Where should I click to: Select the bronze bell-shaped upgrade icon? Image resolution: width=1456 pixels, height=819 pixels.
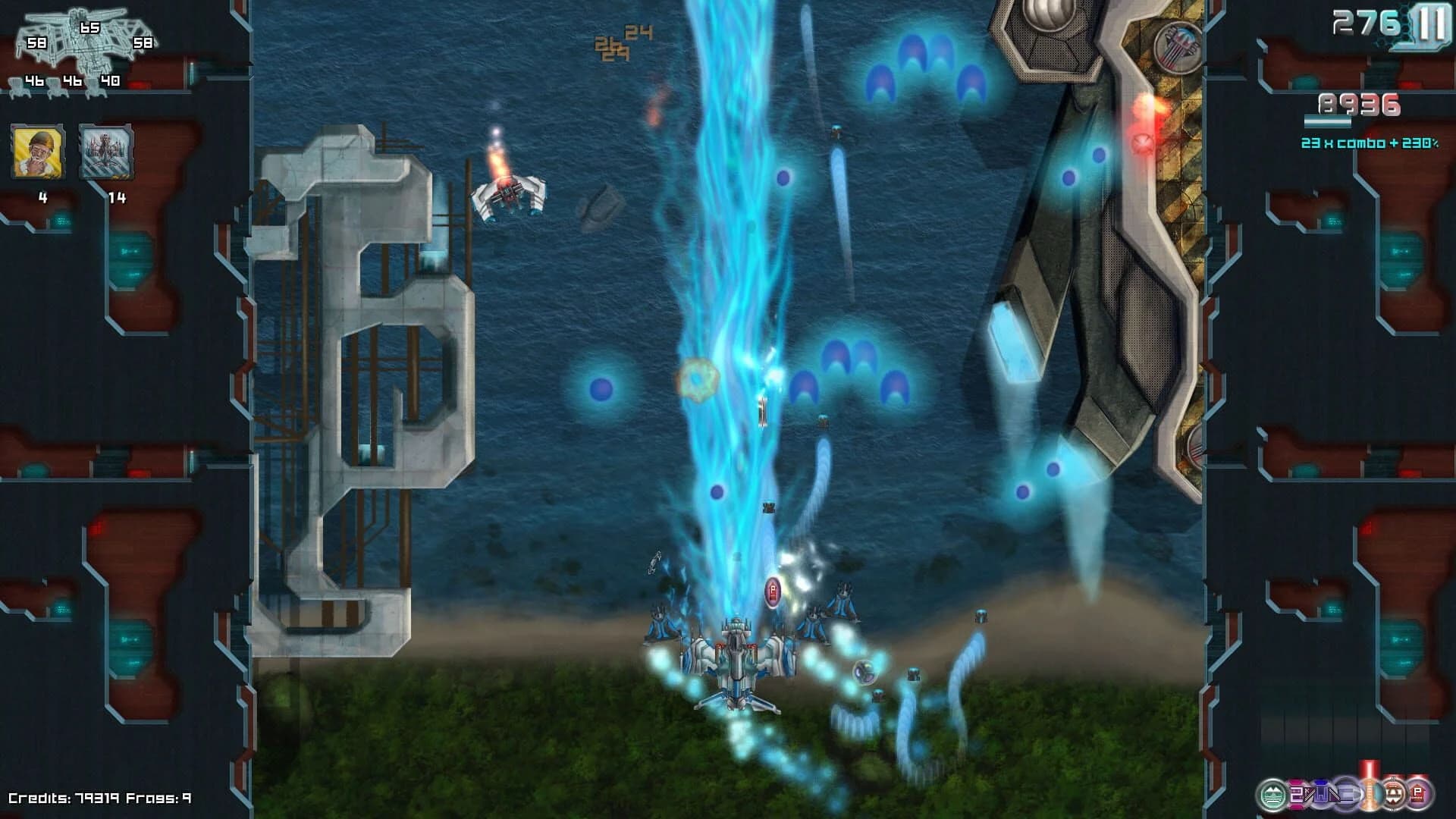click(x=1394, y=791)
